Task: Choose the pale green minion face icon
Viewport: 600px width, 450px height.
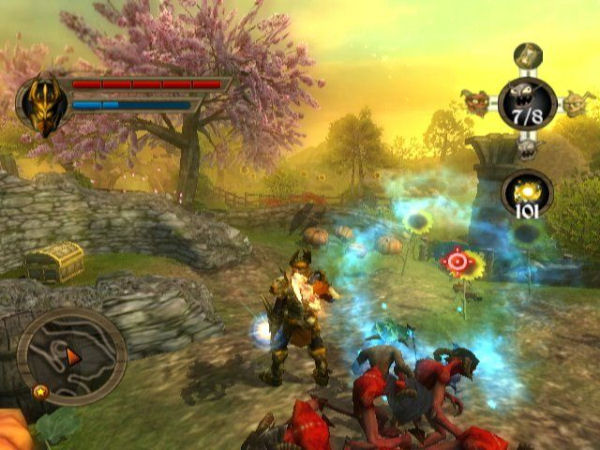Action: 575,100
